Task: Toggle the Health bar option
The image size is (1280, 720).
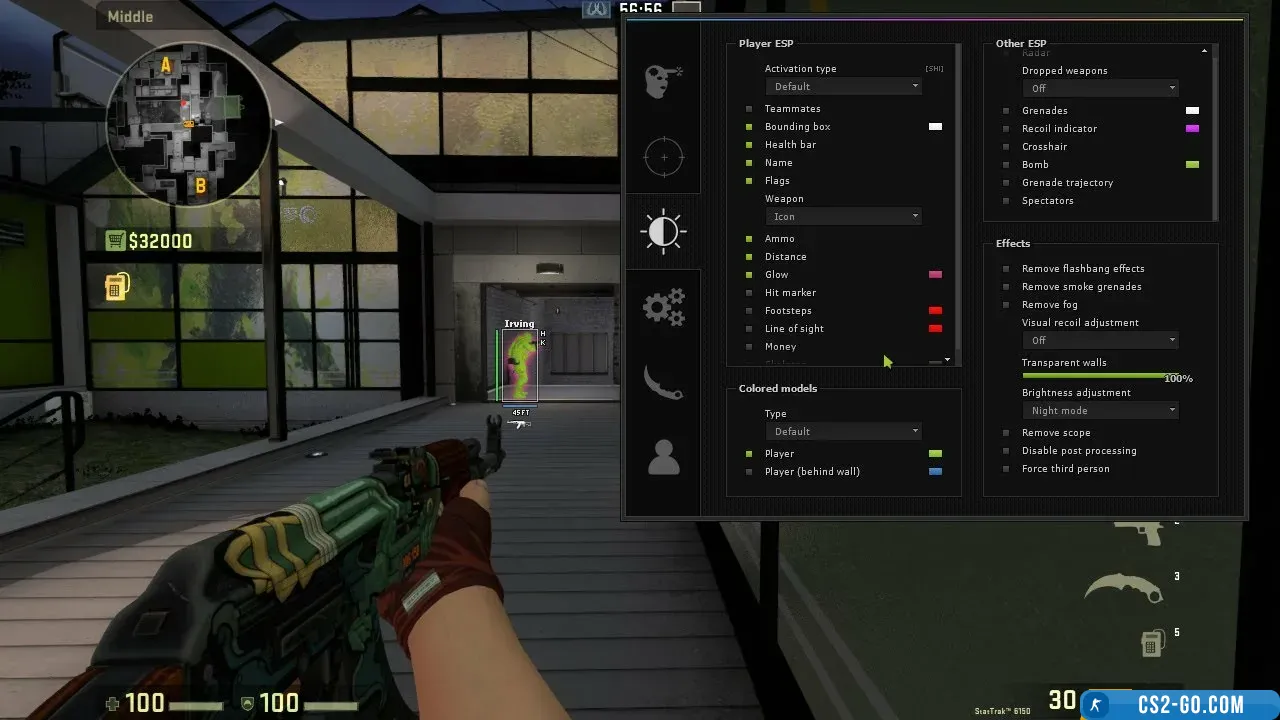Action: coord(749,145)
